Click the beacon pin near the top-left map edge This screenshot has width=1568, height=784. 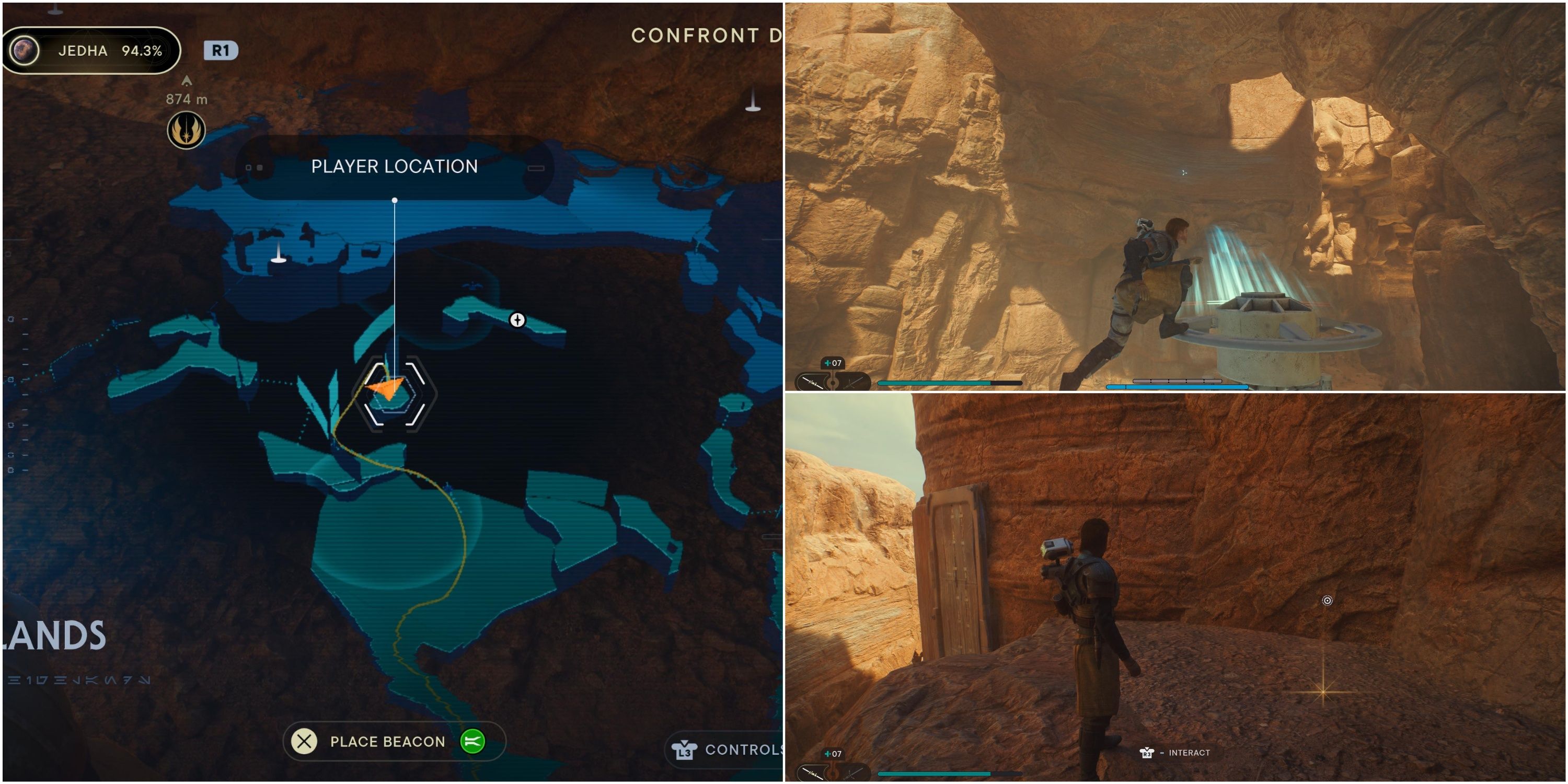280,259
